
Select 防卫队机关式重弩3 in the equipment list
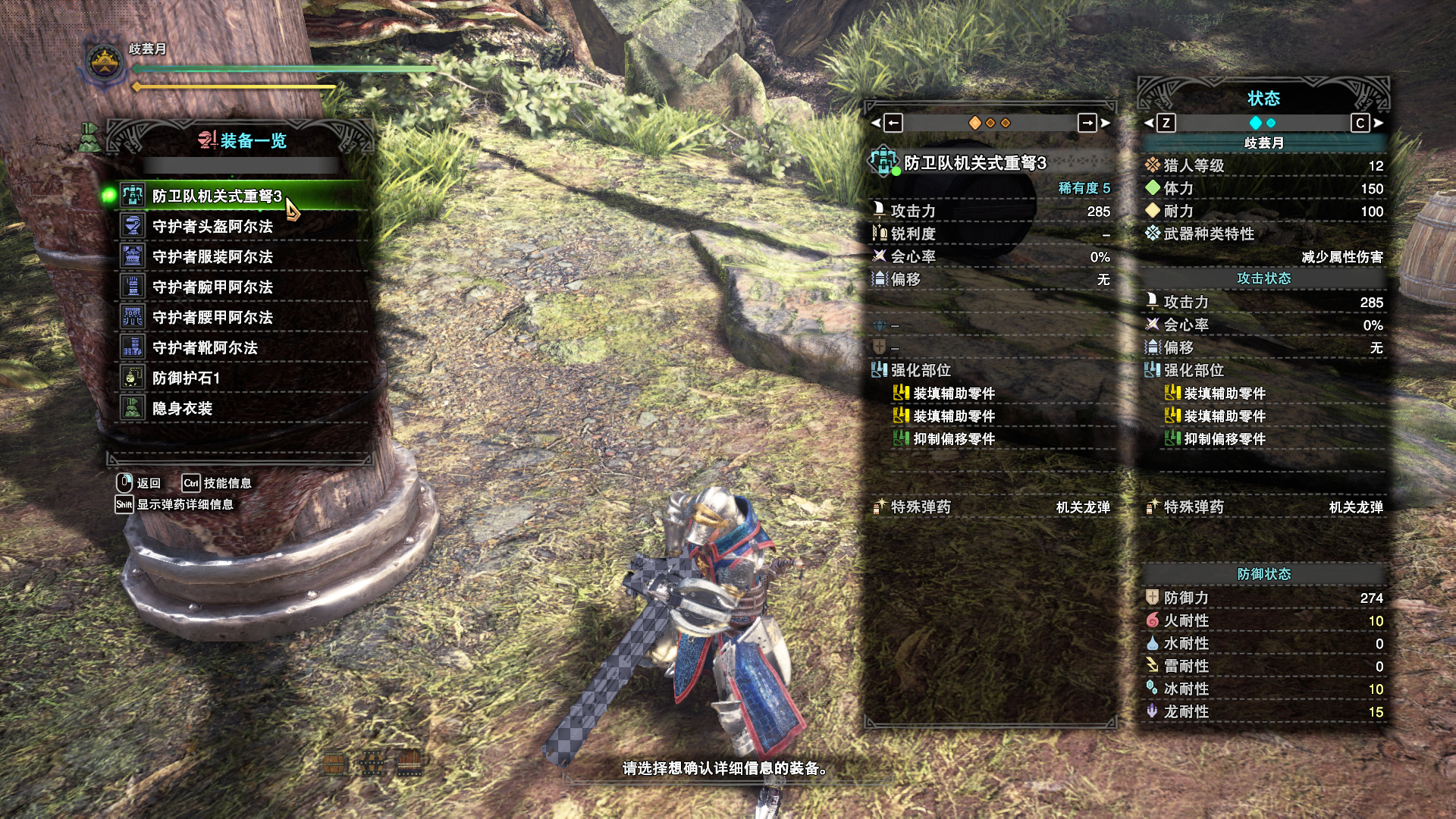tap(216, 196)
